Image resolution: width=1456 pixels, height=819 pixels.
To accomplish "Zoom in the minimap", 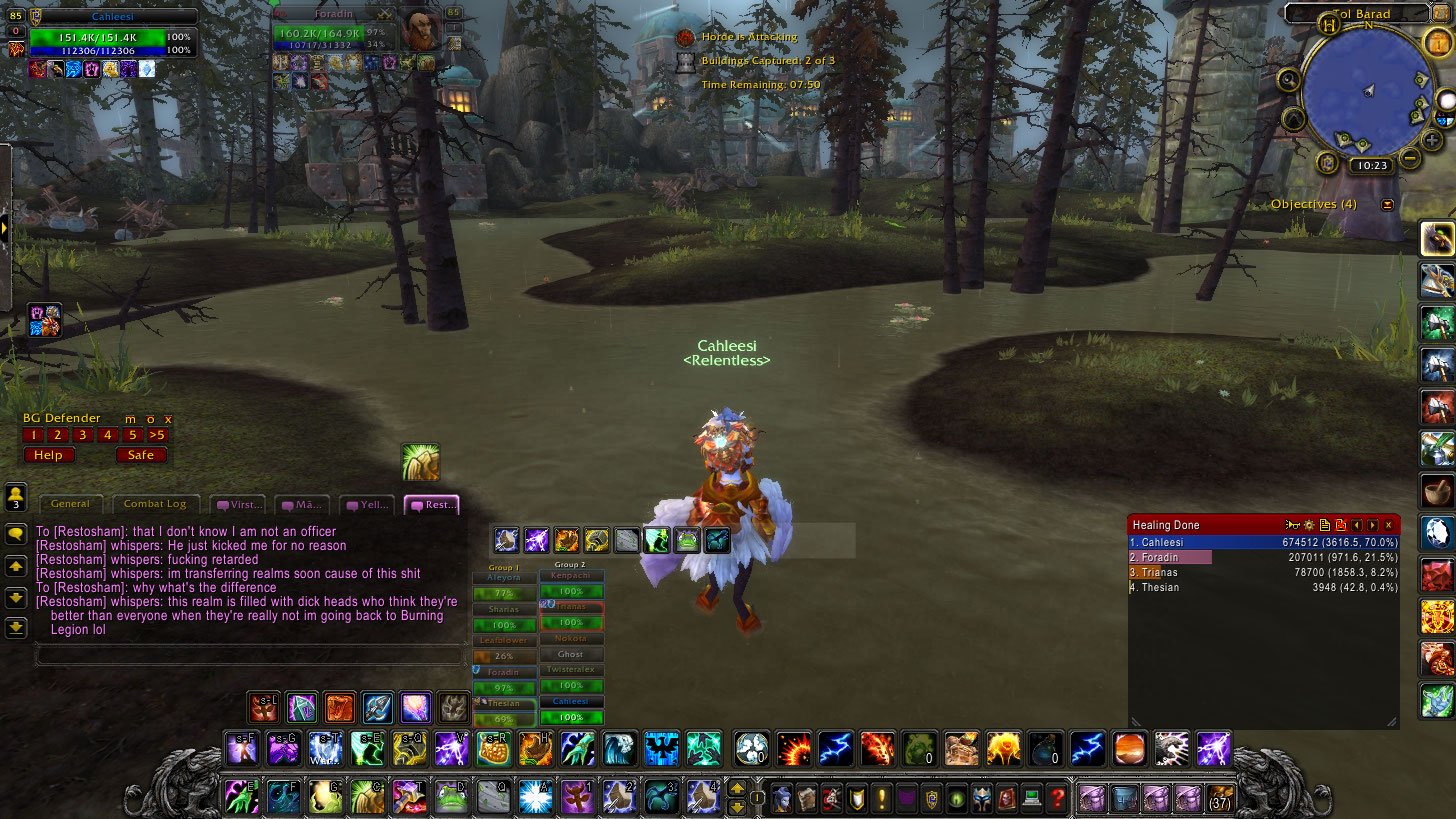I will [x=1433, y=140].
